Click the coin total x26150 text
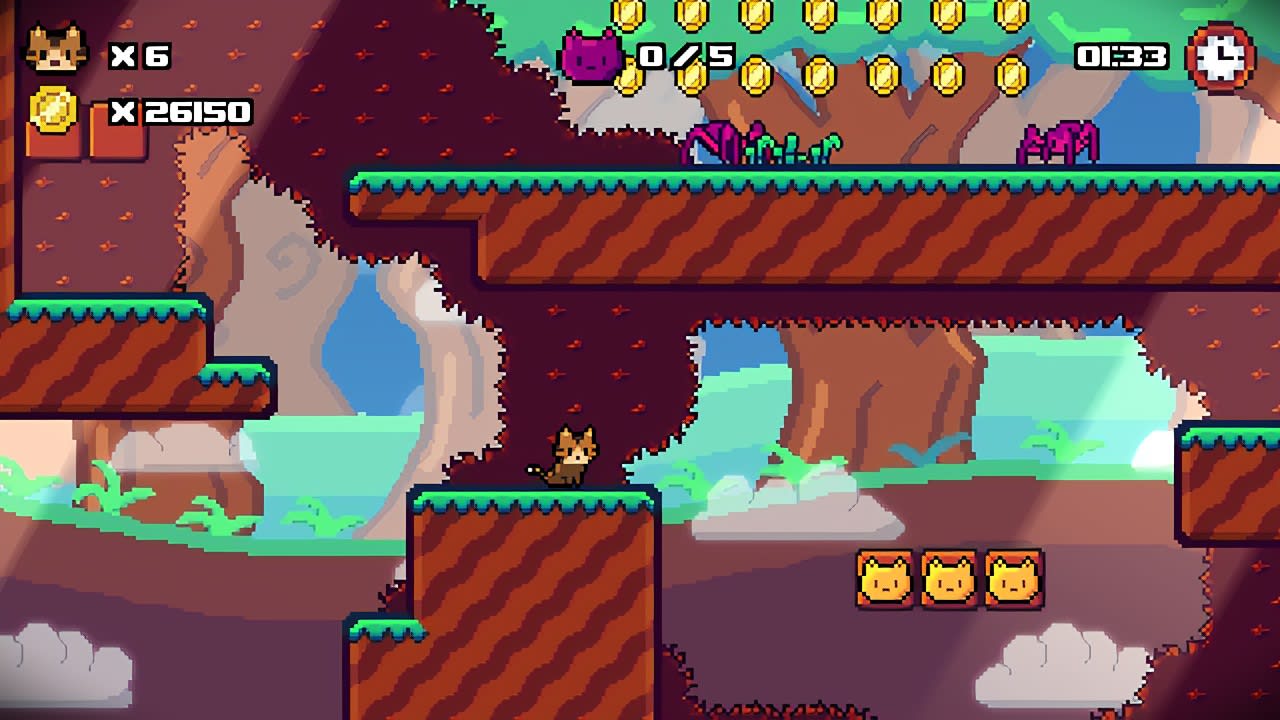This screenshot has width=1280, height=720. tap(182, 111)
